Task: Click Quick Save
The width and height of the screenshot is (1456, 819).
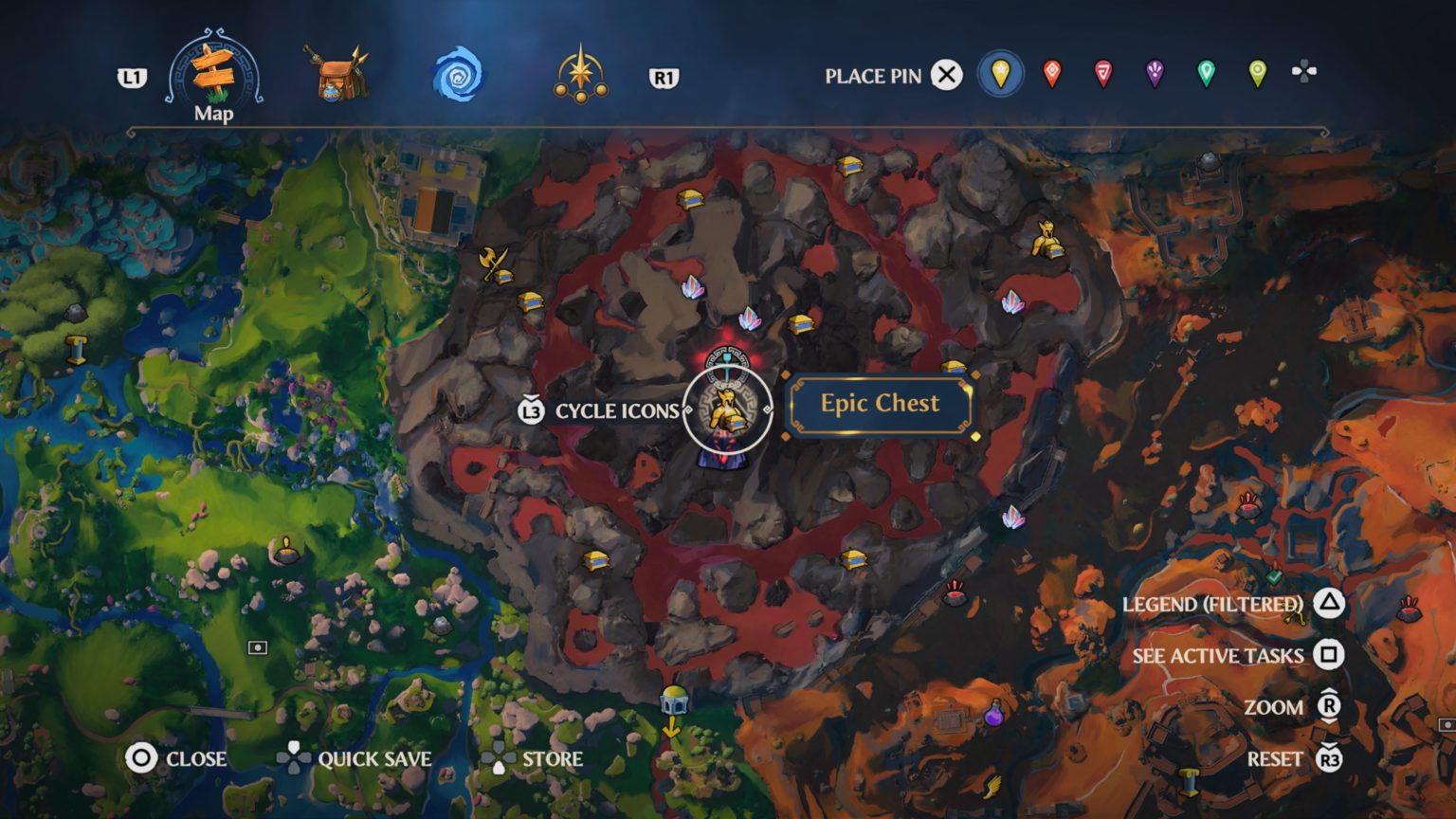Action: (x=375, y=759)
